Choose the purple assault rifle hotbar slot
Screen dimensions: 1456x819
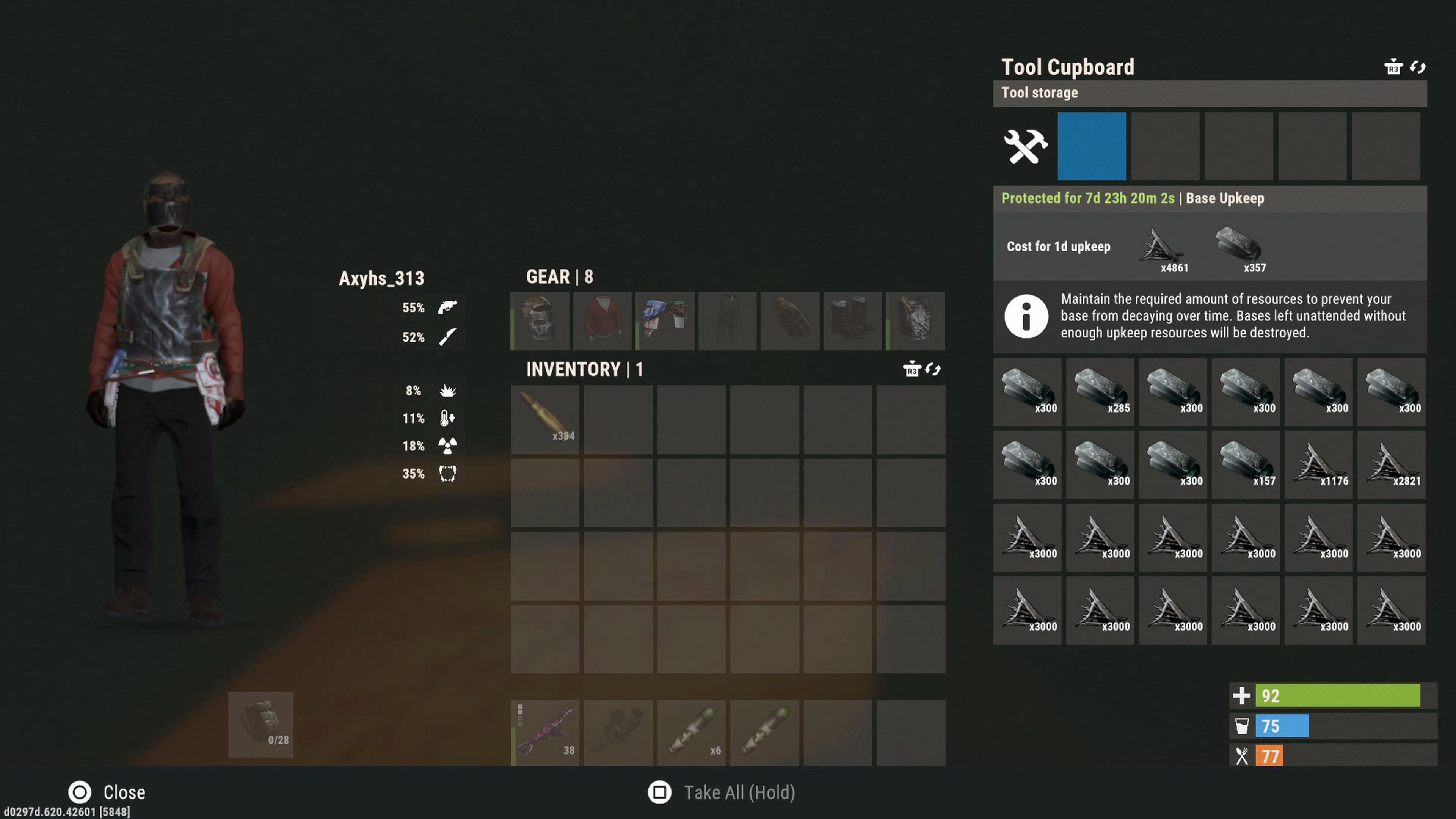click(545, 733)
